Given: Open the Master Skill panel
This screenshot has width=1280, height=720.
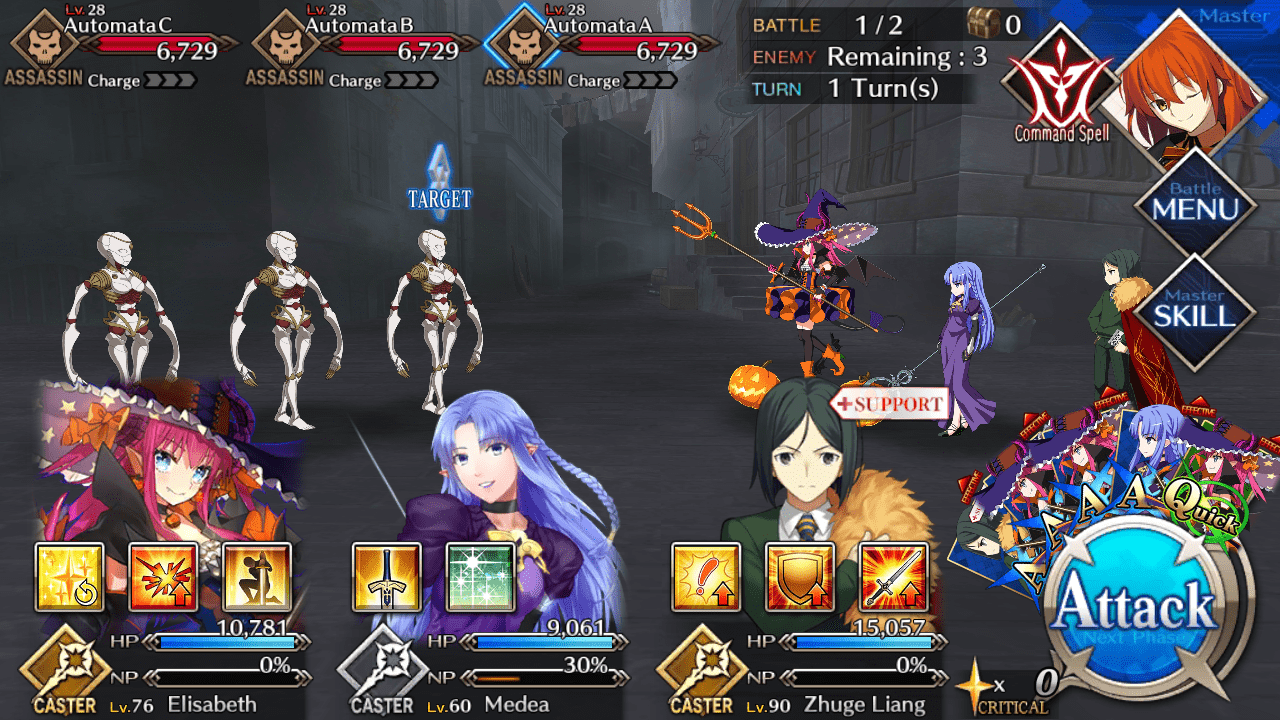Looking at the screenshot, I should (x=1194, y=310).
